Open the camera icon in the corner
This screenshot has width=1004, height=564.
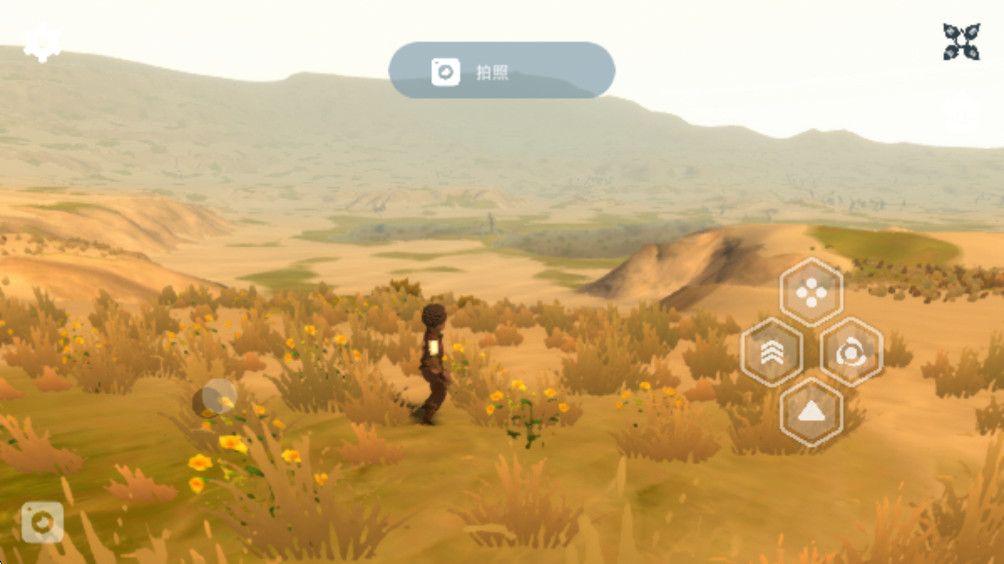42,522
